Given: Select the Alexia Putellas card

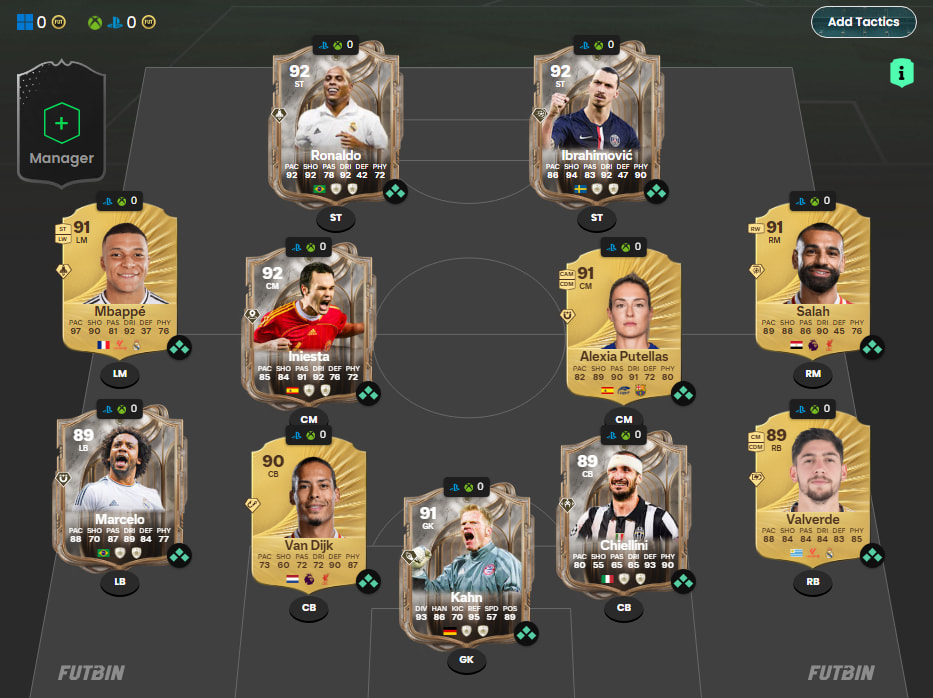Looking at the screenshot, I should (624, 320).
